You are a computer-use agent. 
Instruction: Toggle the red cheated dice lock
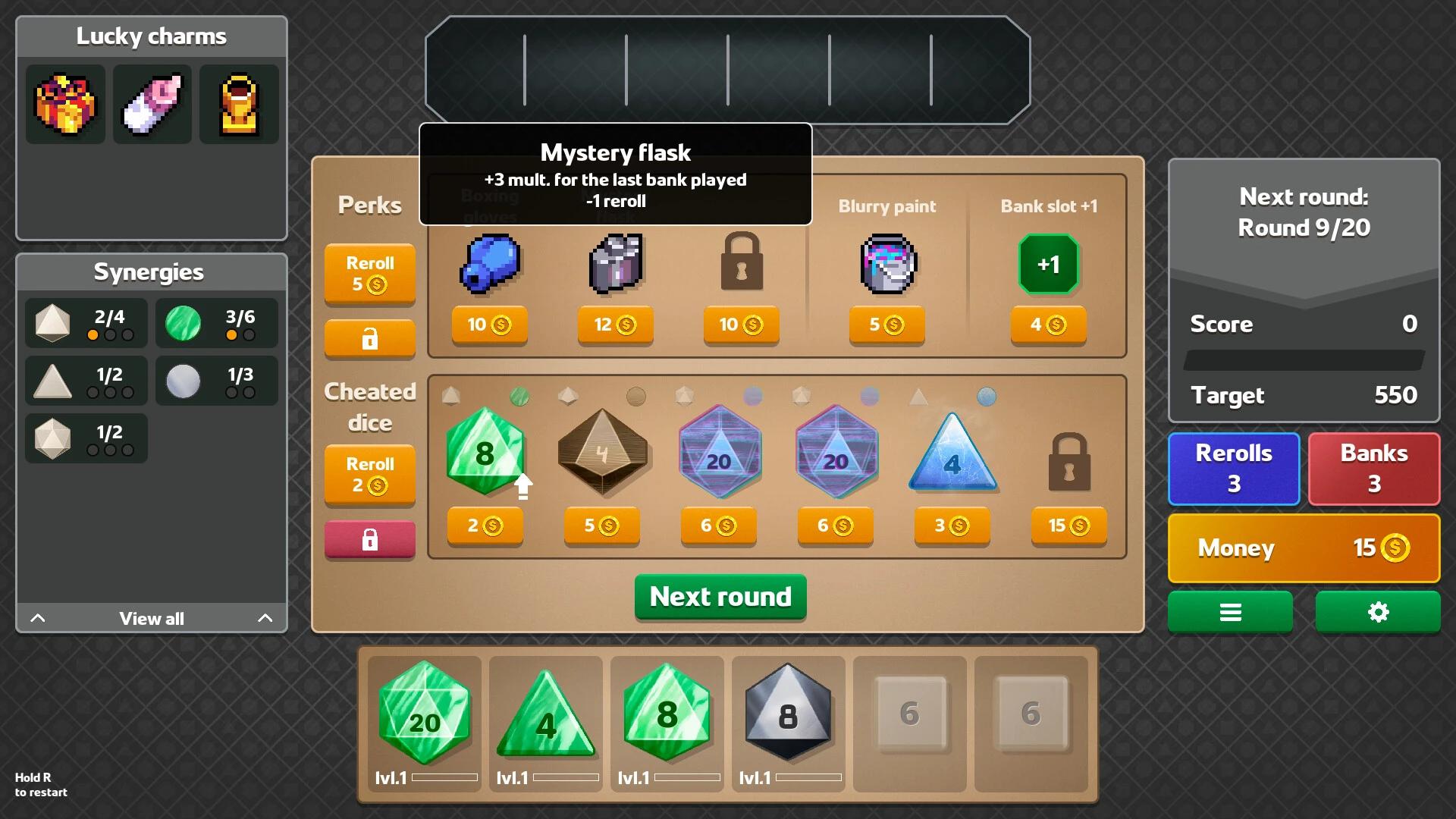coord(369,540)
